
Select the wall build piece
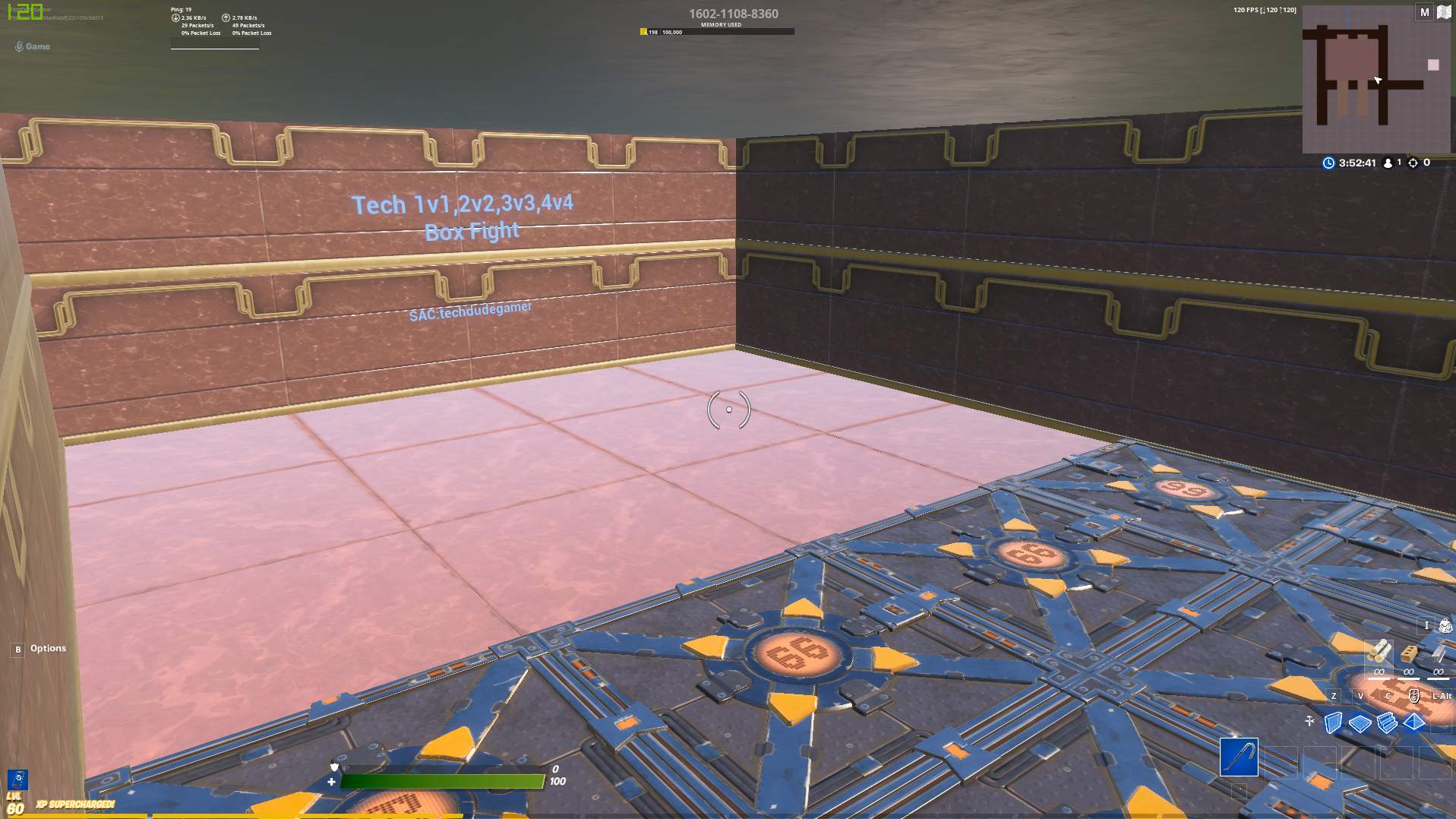(1334, 723)
